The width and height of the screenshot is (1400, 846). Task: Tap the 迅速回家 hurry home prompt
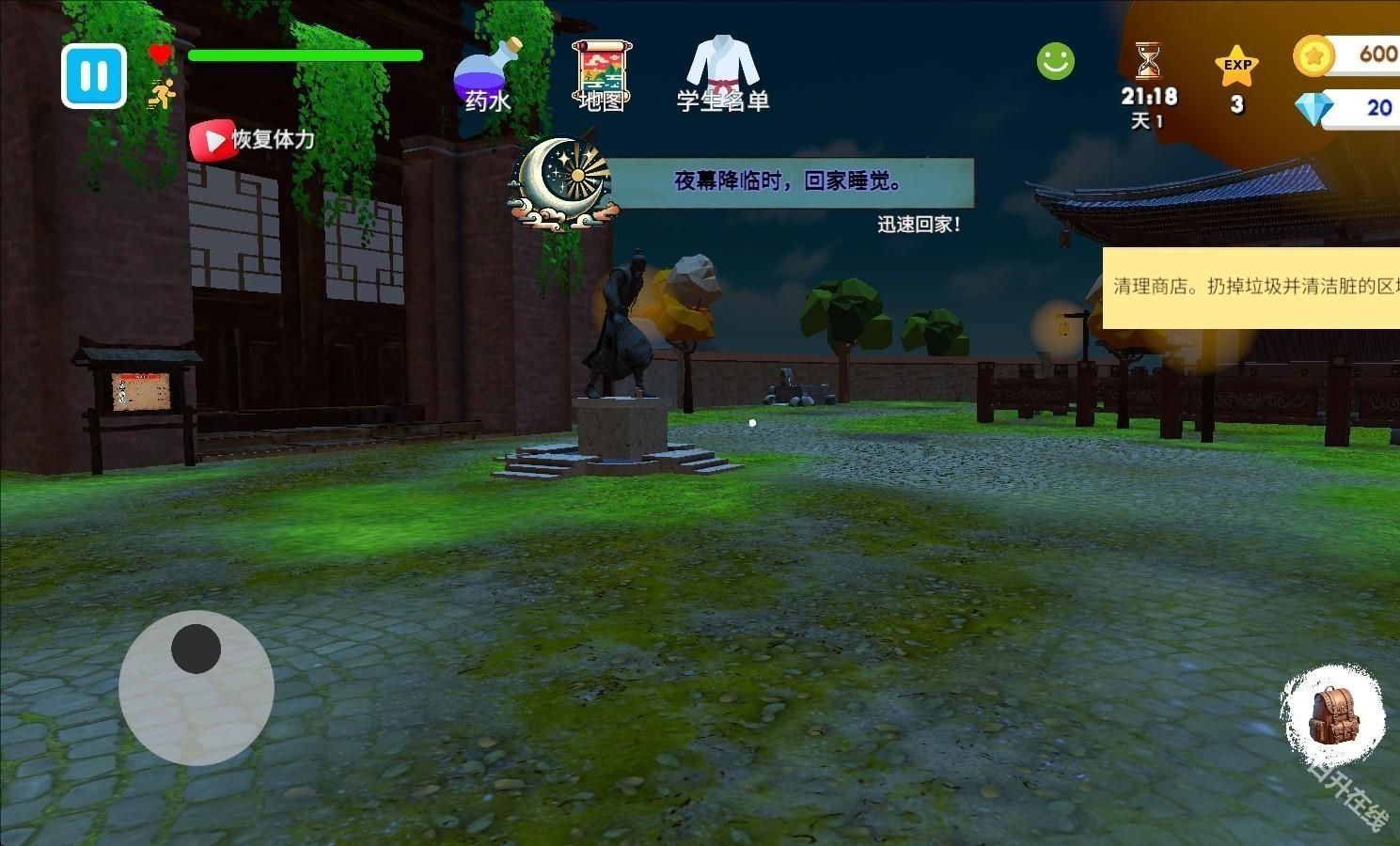pyautogui.click(x=918, y=224)
